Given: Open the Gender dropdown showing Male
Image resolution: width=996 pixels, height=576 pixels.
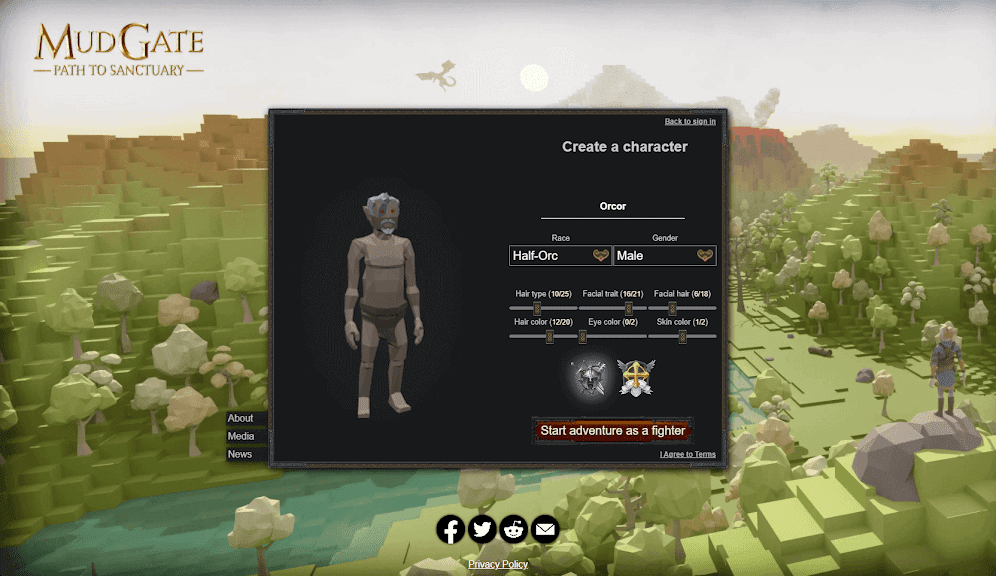Looking at the screenshot, I should click(x=664, y=256).
